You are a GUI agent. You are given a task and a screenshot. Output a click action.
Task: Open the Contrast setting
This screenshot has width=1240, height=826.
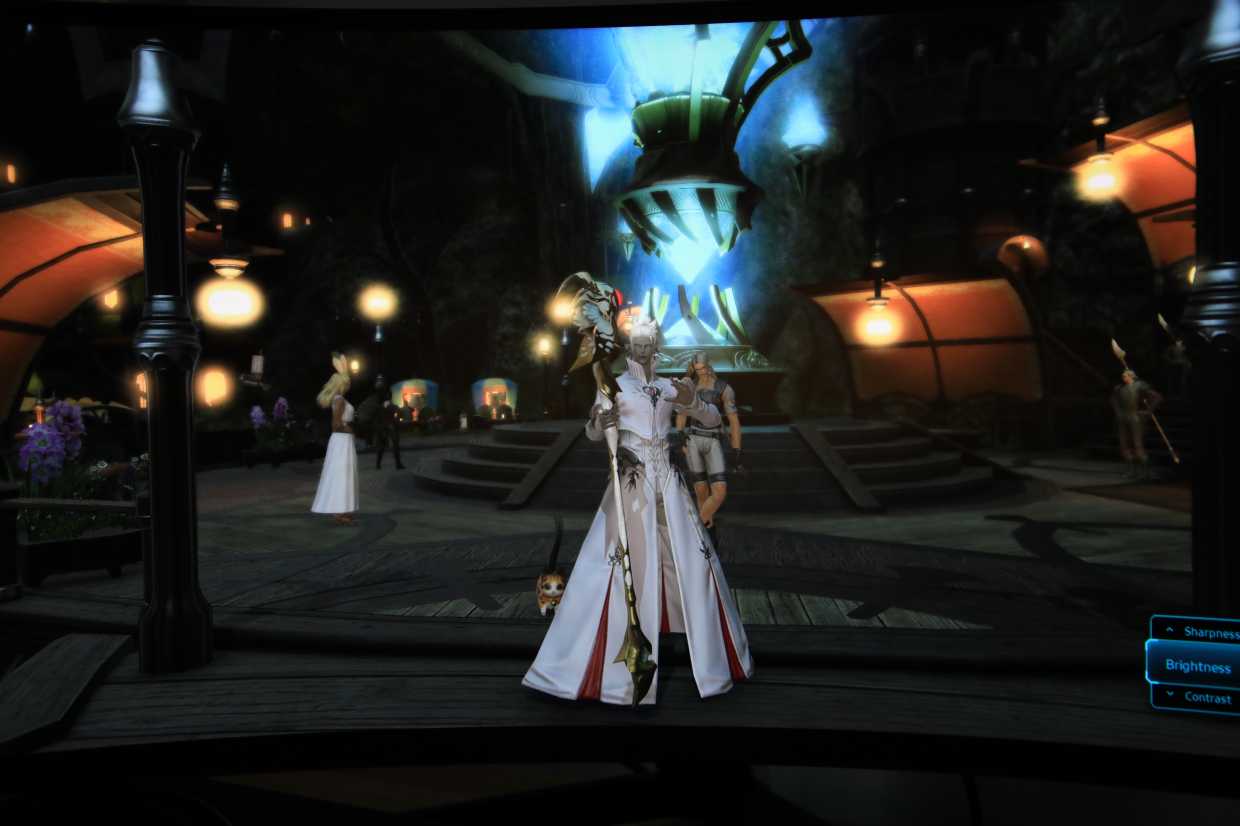pyautogui.click(x=1202, y=698)
